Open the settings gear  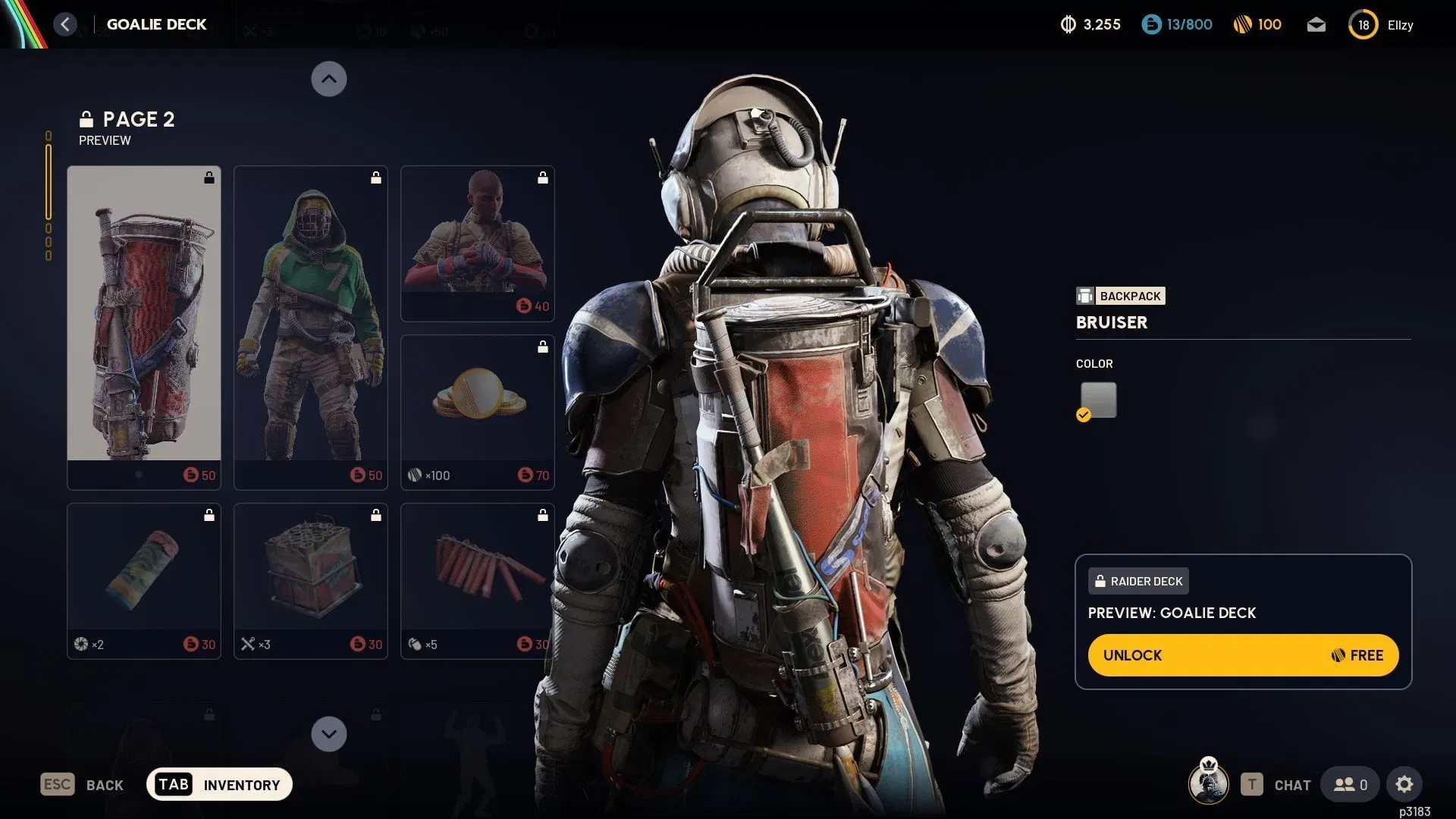click(x=1404, y=785)
